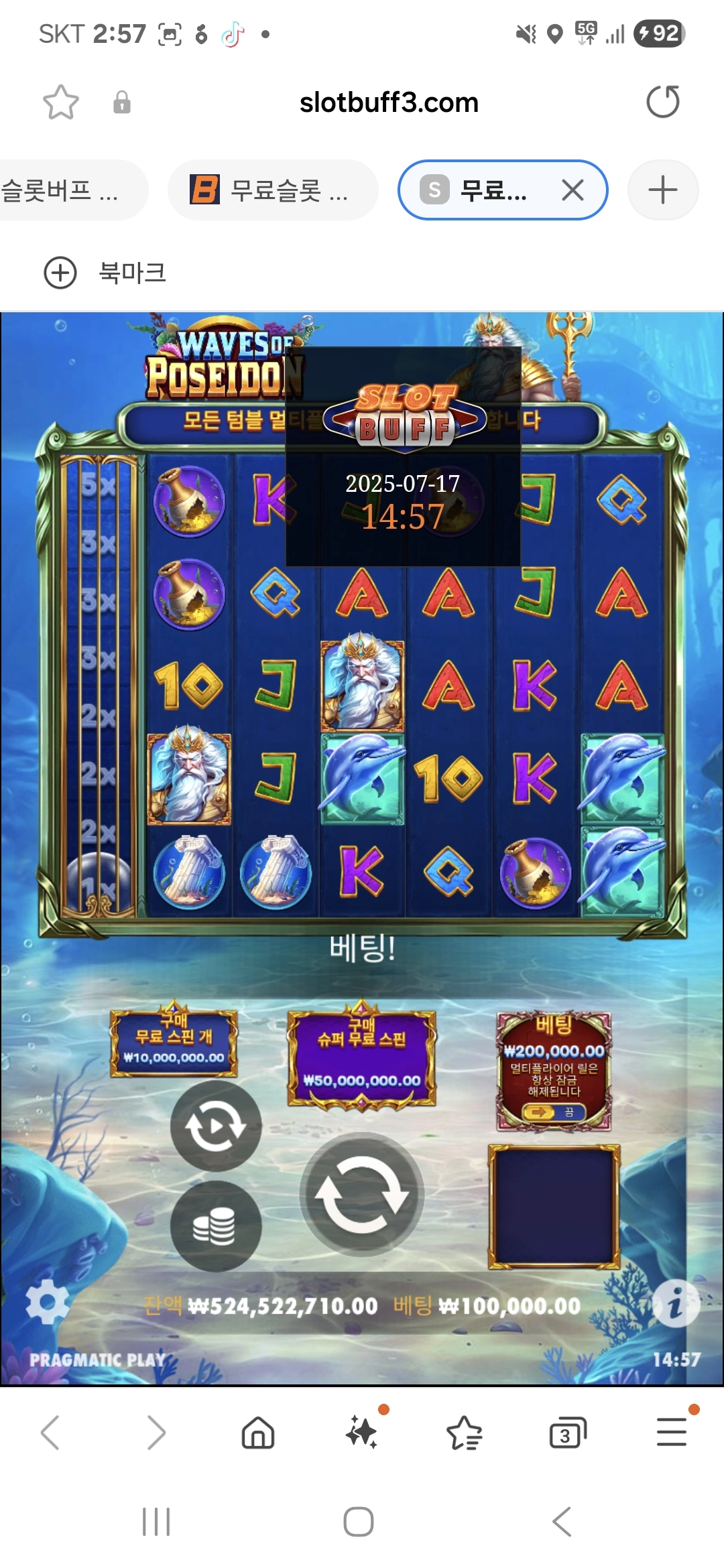The height and width of the screenshot is (1568, 724).
Task: Open the gear settings menu
Action: 47,1301
